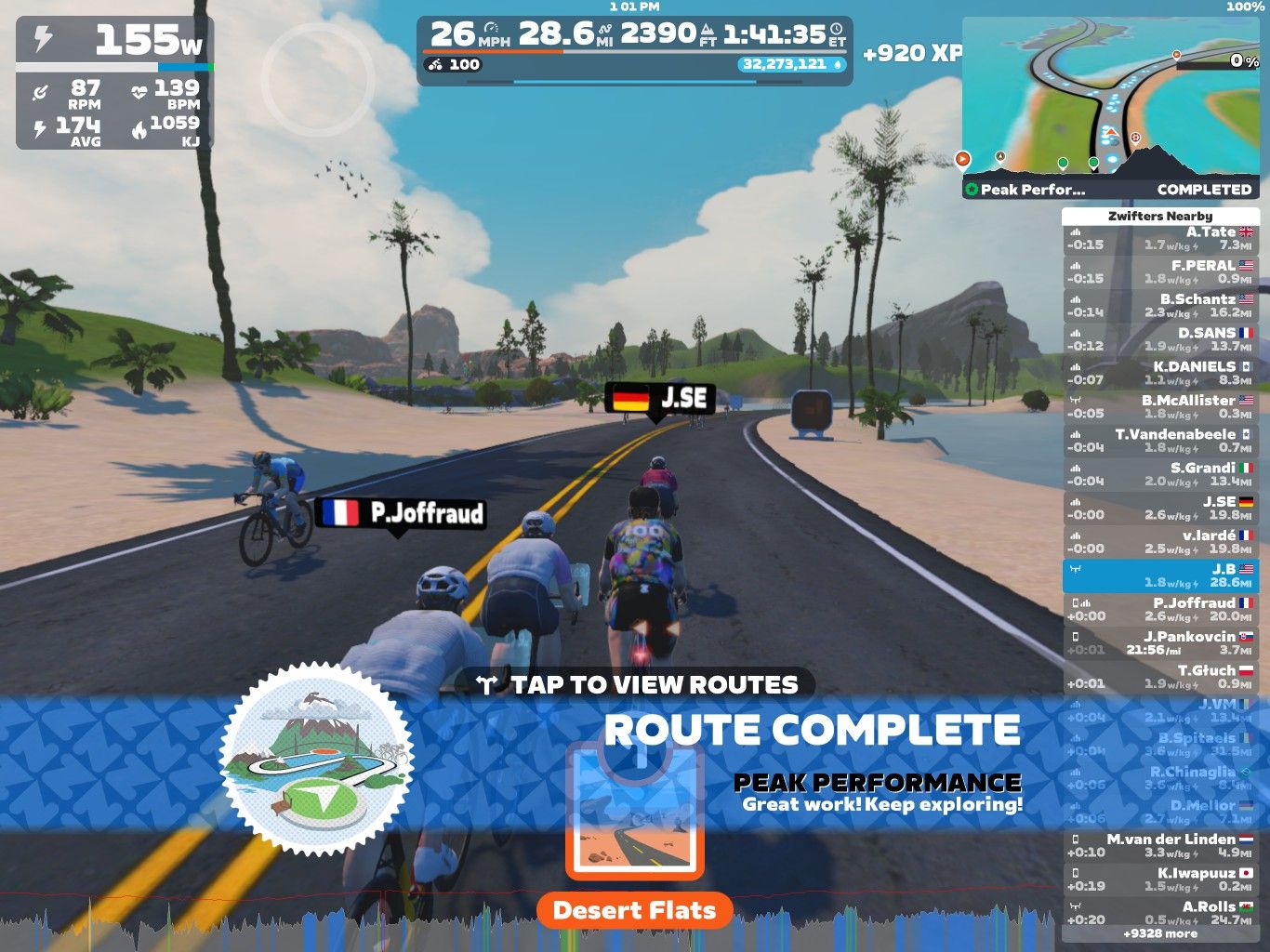The width and height of the screenshot is (1270, 952).
Task: Click the P.Joffraud rider name tag
Action: pyautogui.click(x=402, y=513)
